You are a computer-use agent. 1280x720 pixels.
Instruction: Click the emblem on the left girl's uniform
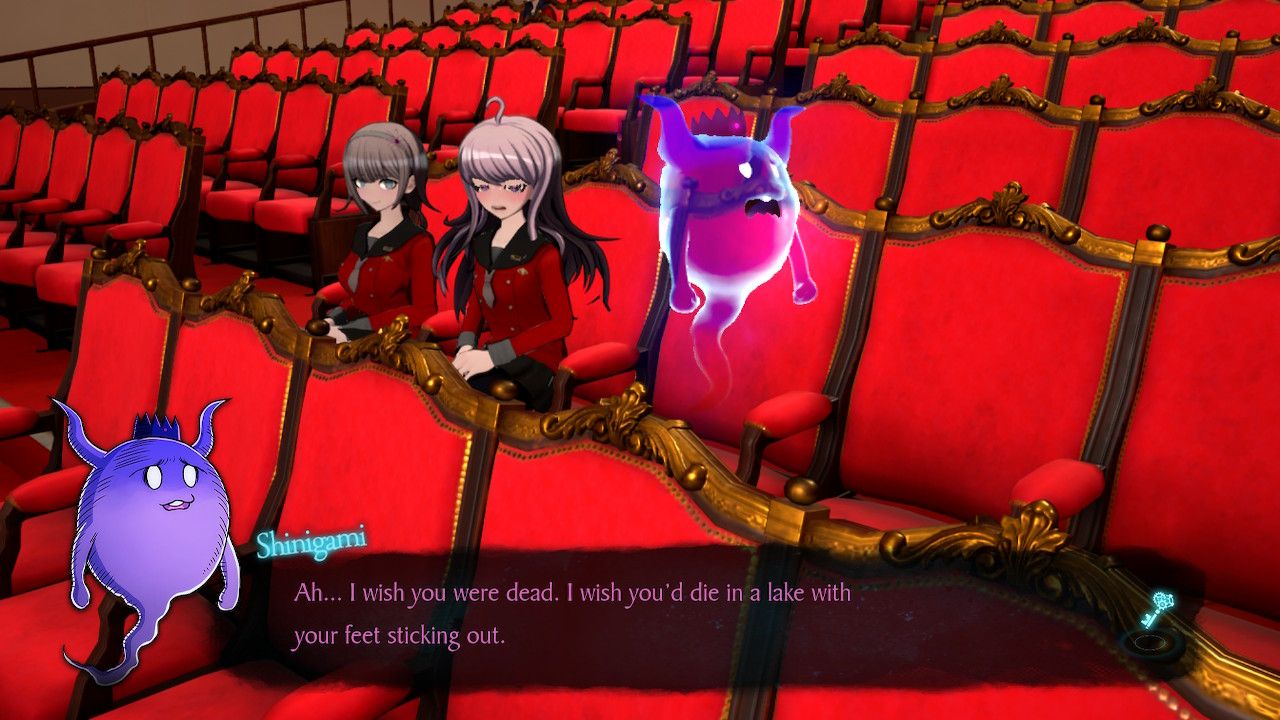388,259
